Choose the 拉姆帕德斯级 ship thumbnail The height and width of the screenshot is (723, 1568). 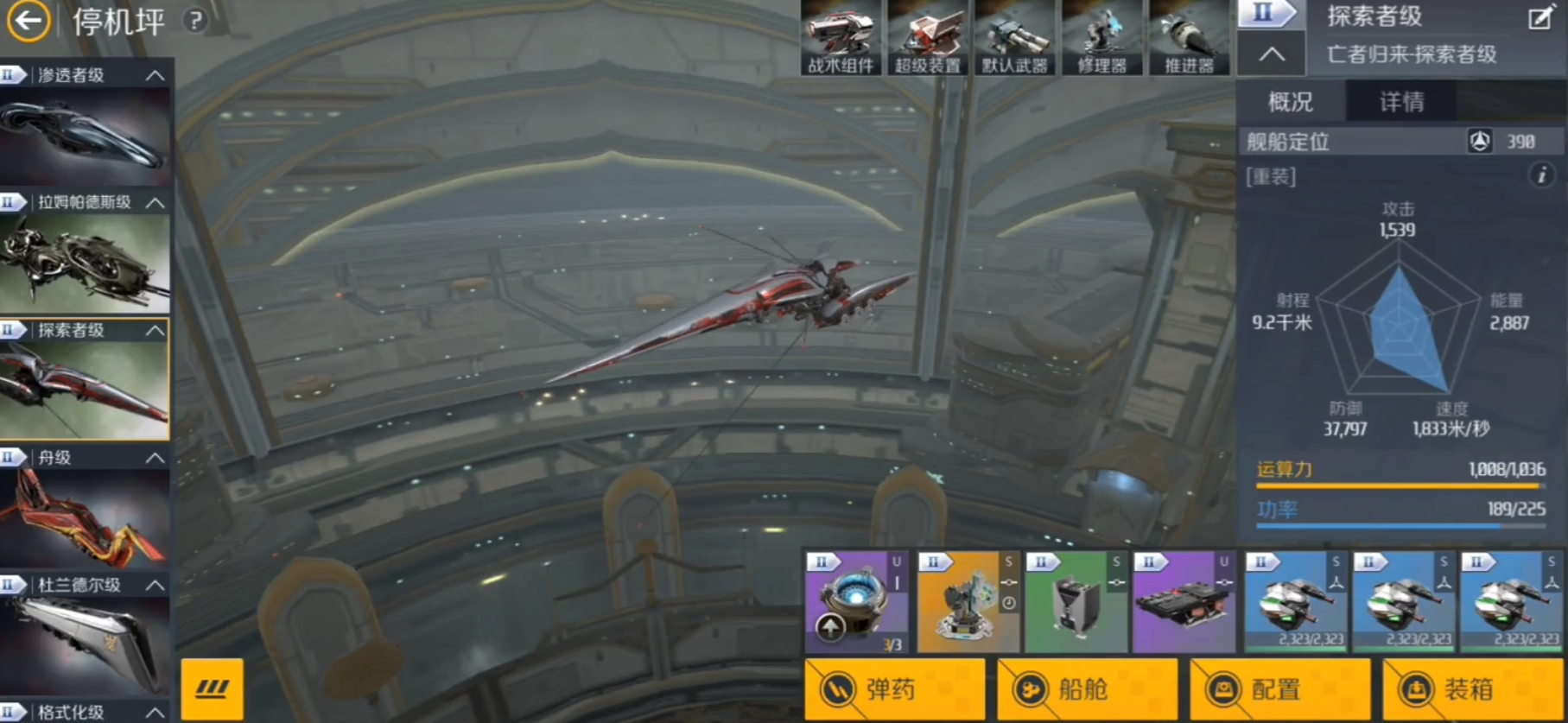coord(85,262)
